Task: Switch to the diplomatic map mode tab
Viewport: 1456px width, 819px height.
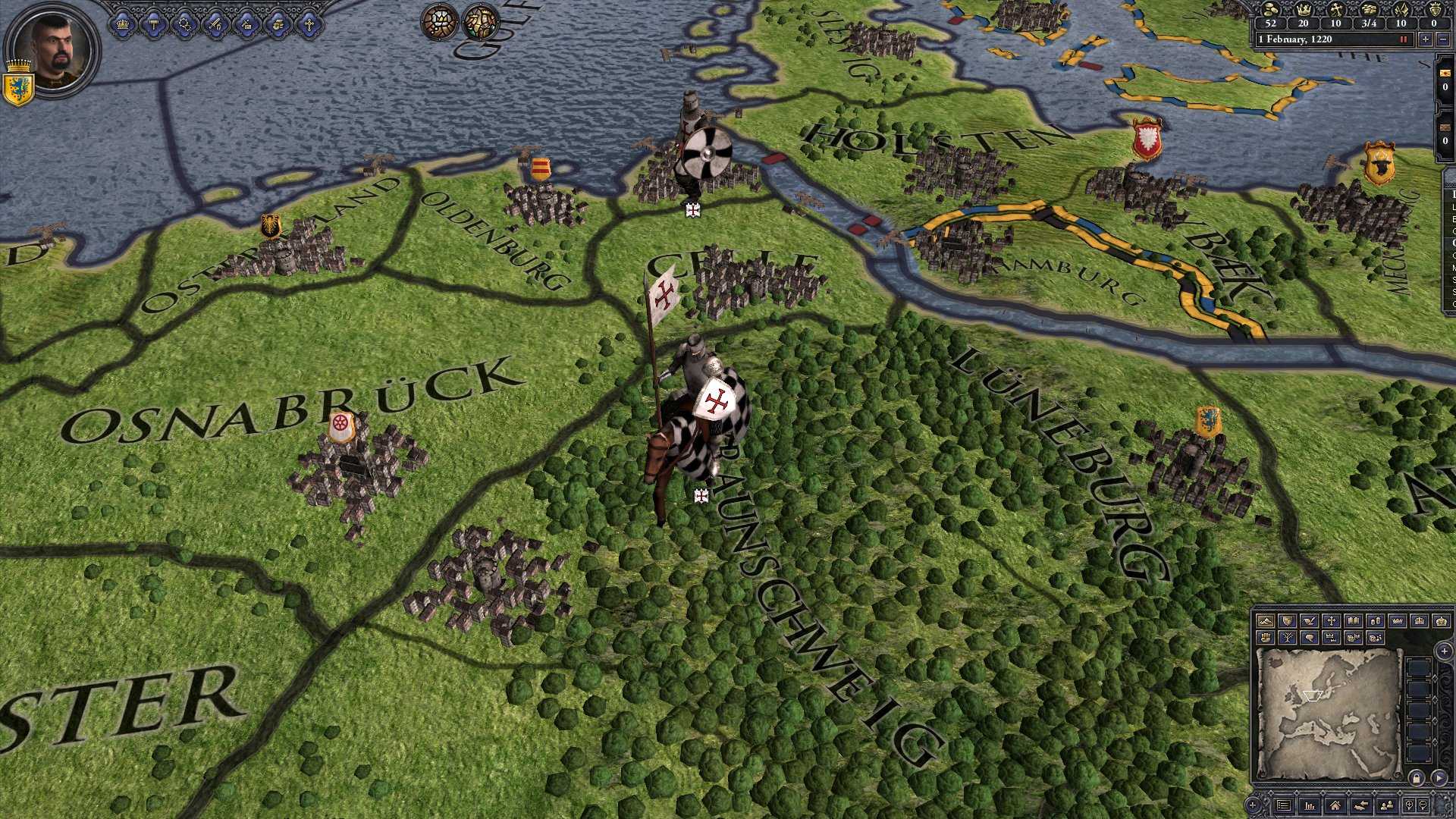Action: coord(1309,622)
